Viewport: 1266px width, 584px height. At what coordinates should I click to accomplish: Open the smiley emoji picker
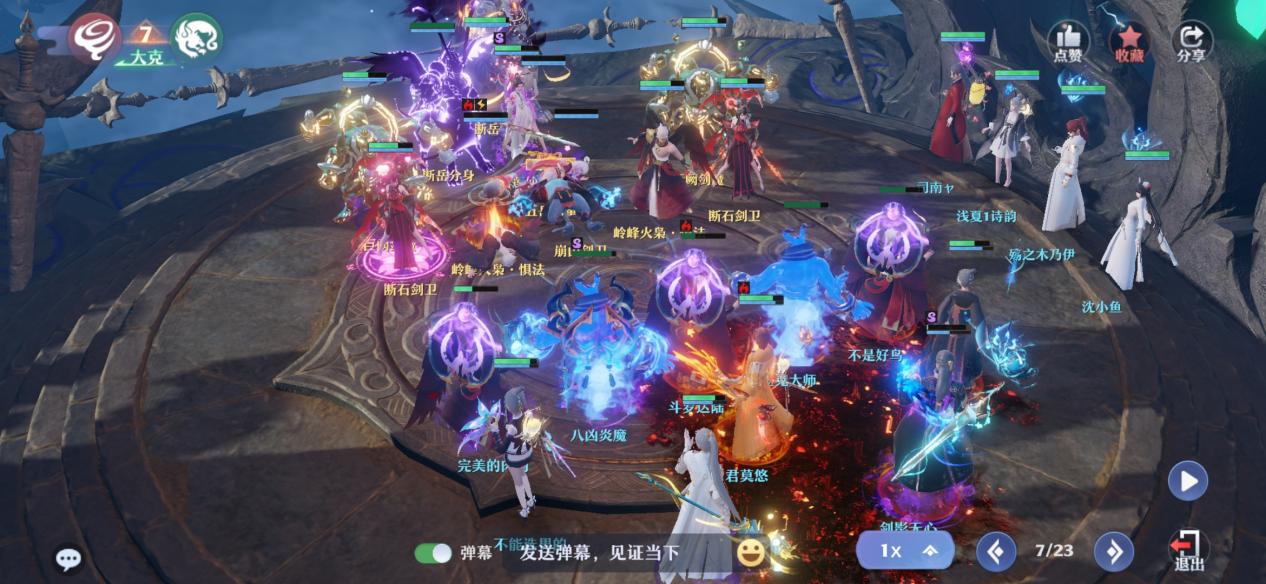click(x=750, y=552)
